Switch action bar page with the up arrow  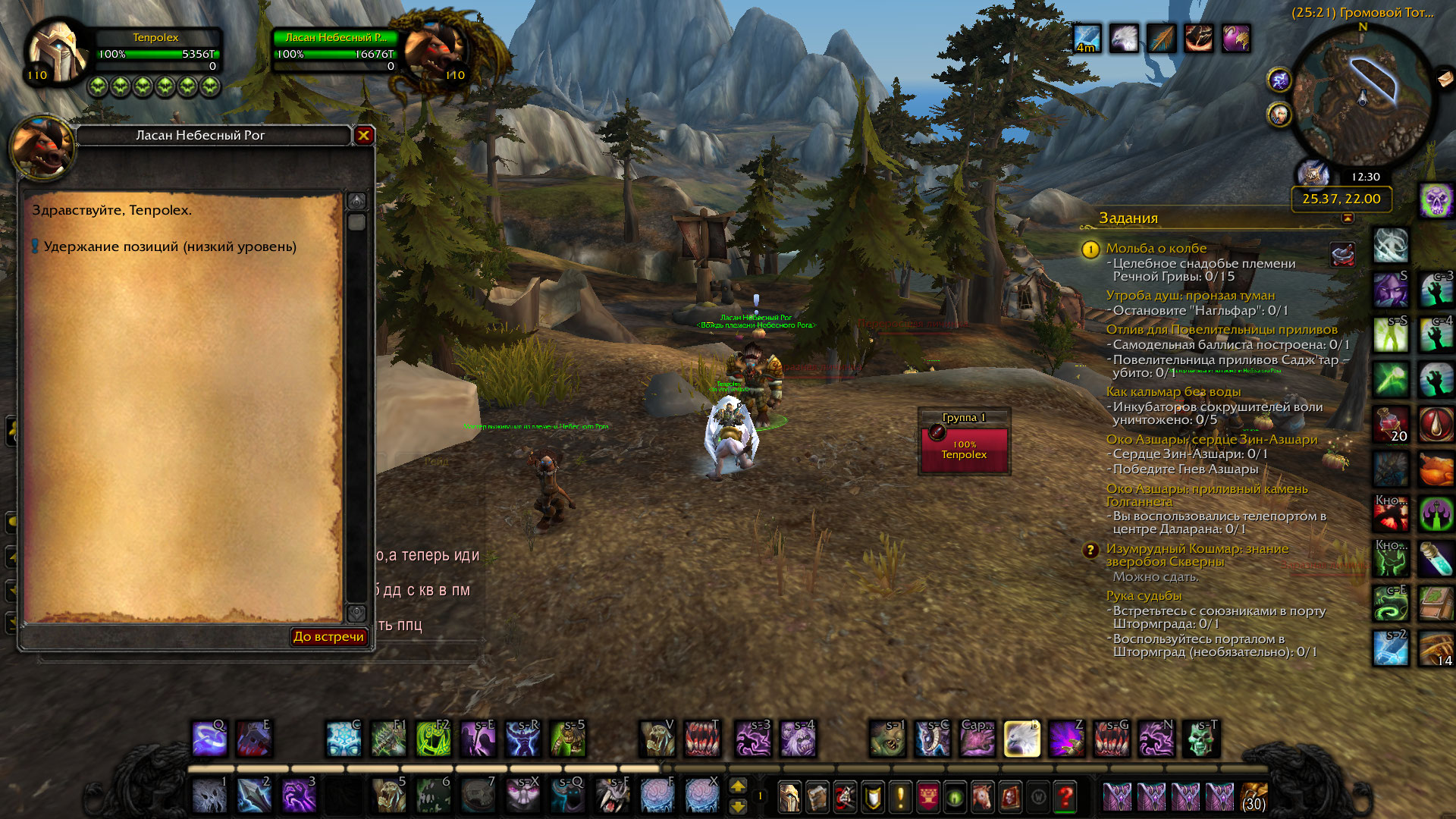(738, 786)
